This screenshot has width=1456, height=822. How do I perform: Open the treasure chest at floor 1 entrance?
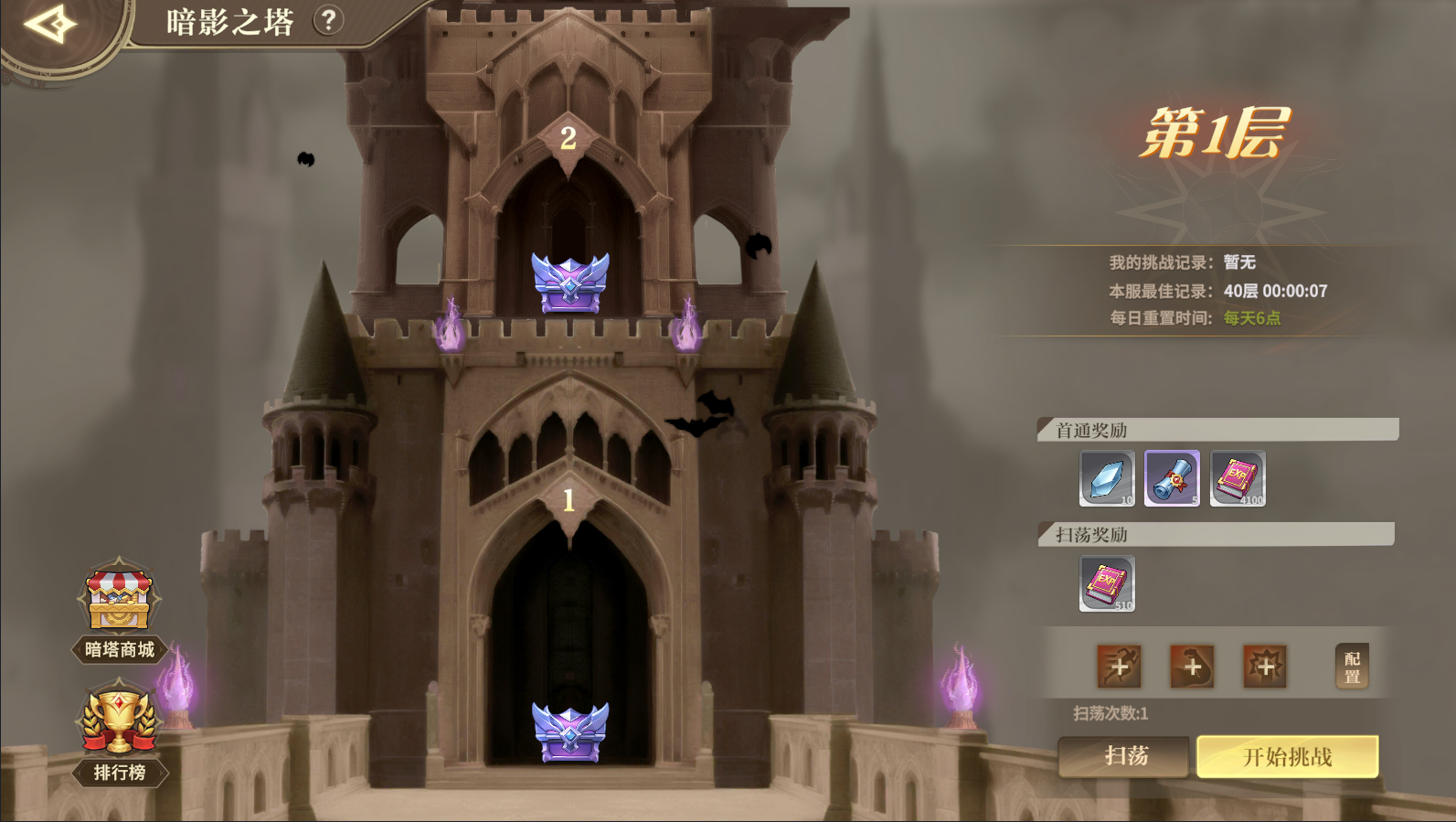click(570, 731)
